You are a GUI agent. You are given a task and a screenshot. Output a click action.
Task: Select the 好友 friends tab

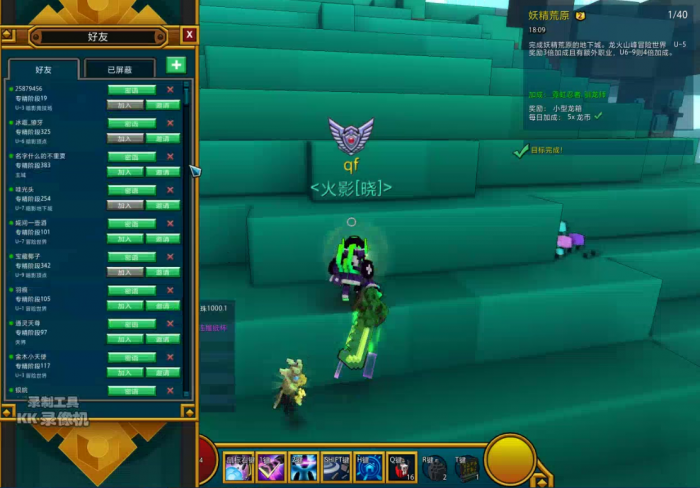pos(44,70)
